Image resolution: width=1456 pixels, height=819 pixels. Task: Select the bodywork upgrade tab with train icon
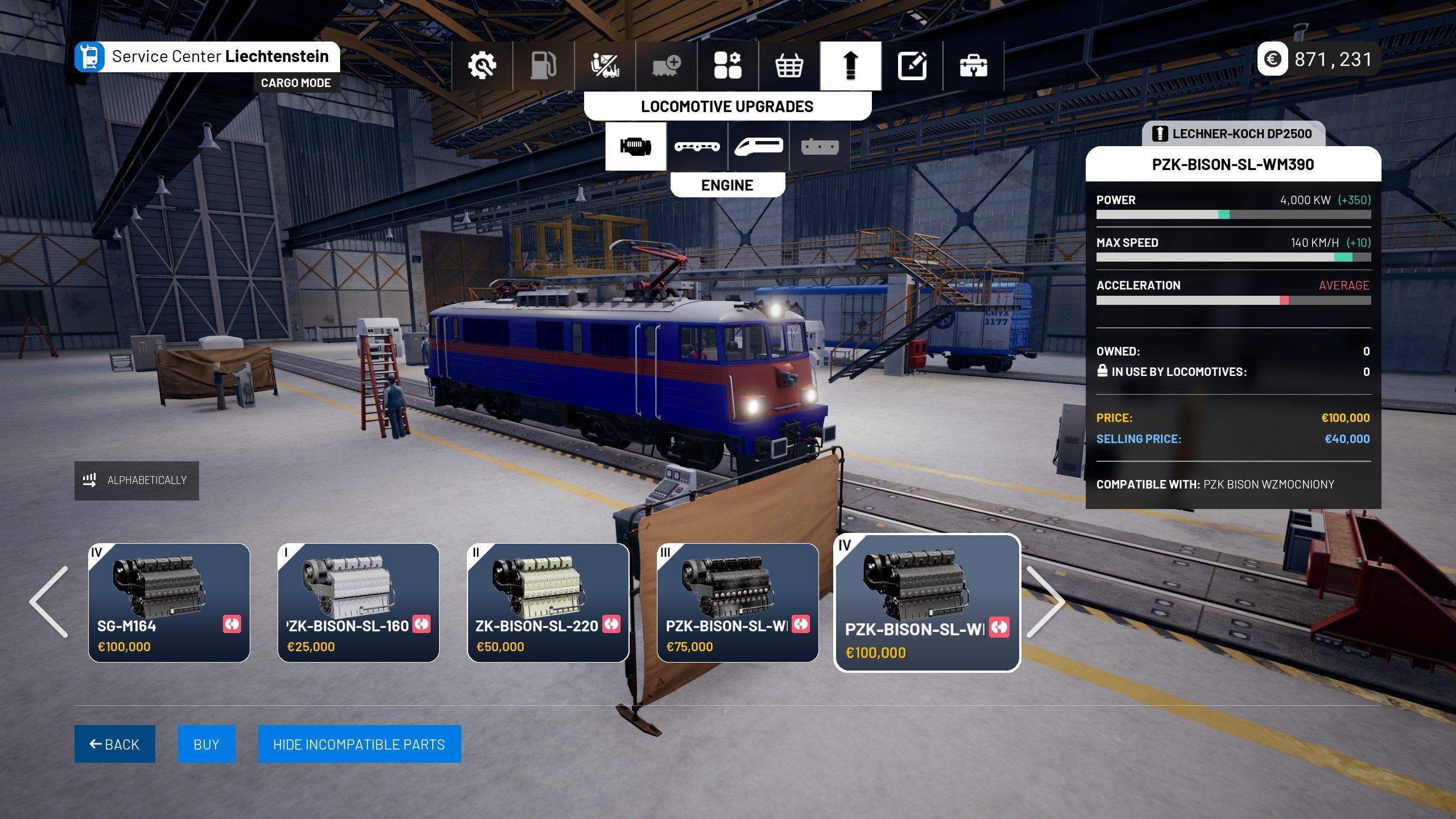coord(758,146)
